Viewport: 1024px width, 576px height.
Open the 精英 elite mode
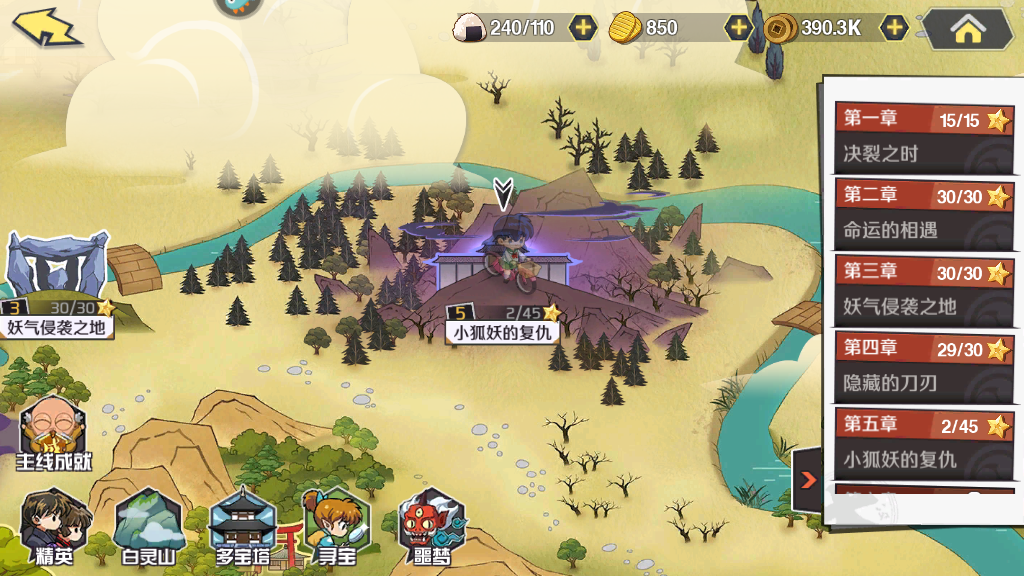53,527
